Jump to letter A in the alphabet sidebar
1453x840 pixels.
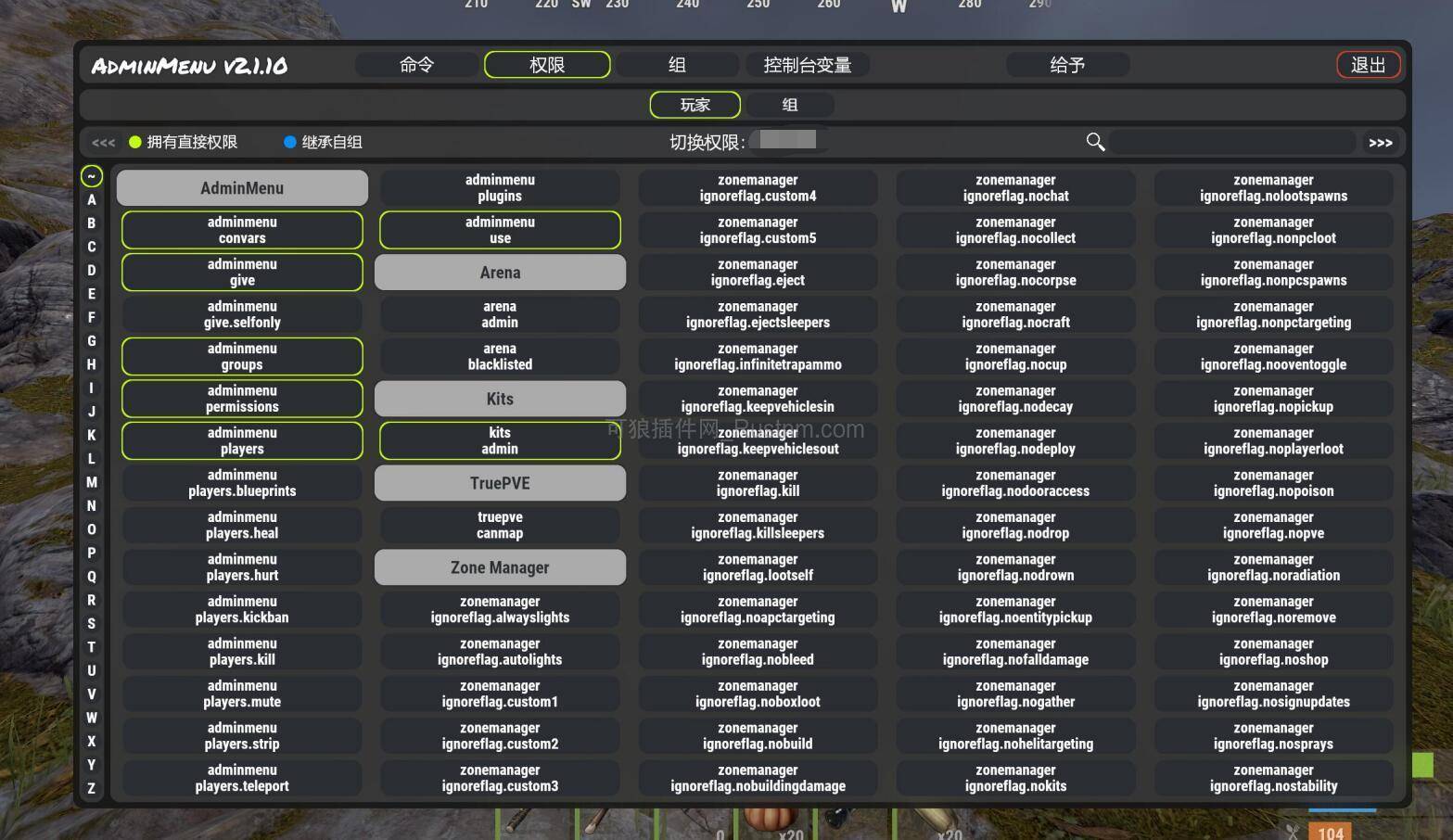[91, 198]
